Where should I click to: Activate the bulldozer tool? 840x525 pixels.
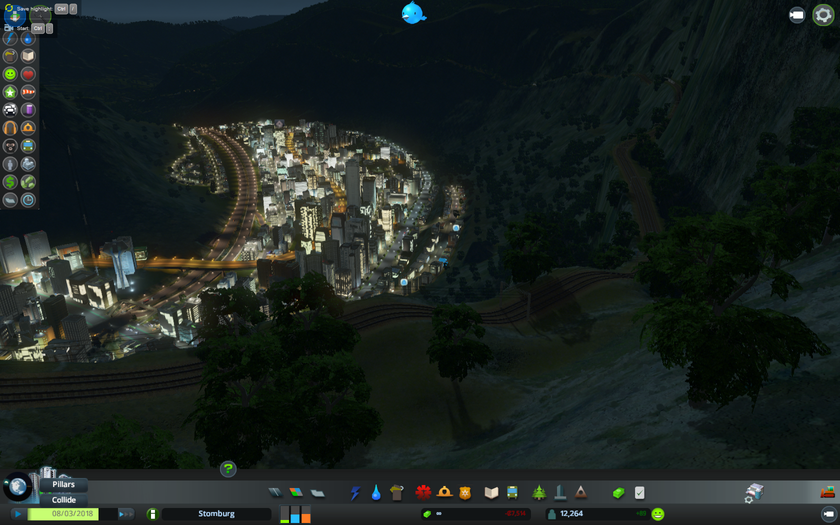pos(827,492)
